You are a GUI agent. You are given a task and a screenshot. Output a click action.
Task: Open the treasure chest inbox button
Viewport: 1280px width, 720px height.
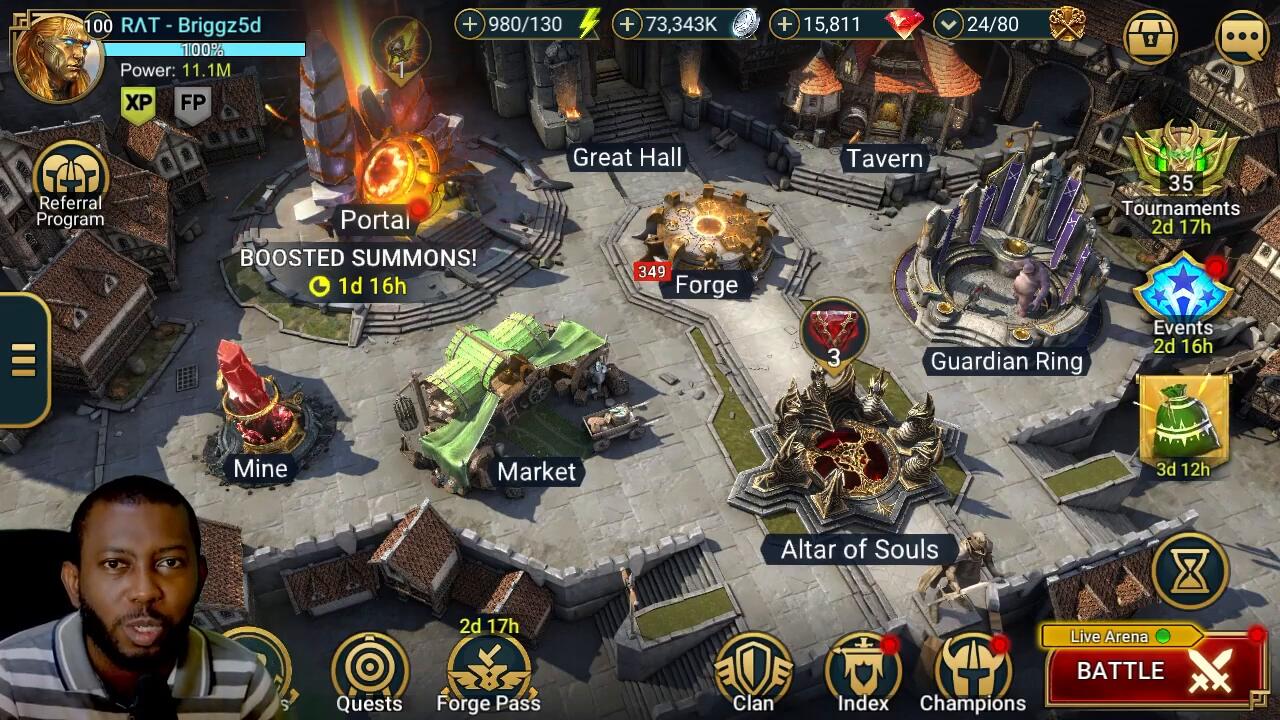1150,37
